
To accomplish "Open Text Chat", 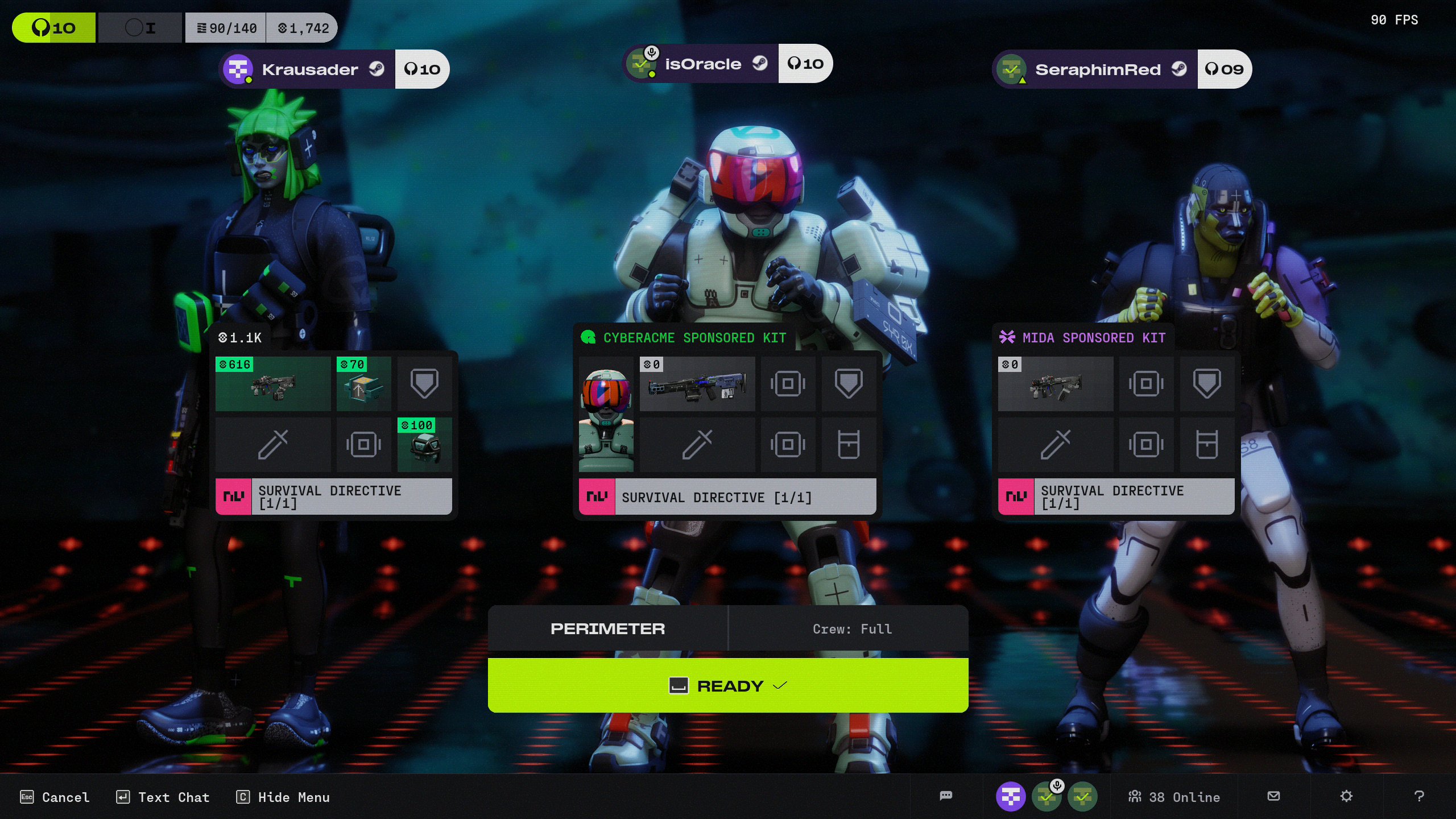I will (163, 797).
